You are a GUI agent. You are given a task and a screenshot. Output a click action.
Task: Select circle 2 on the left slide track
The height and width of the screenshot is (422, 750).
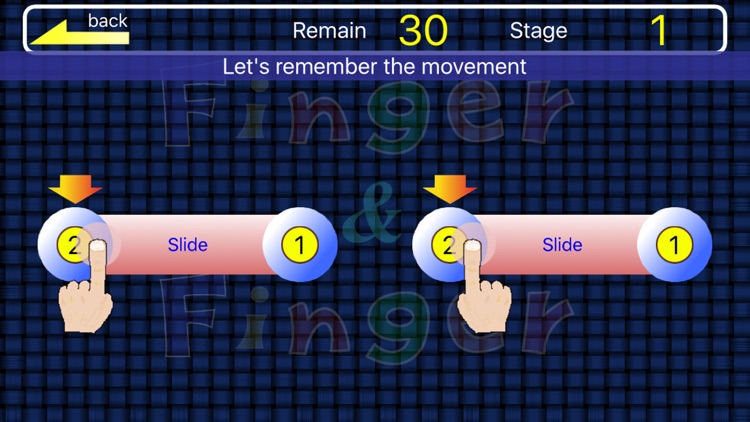point(73,244)
